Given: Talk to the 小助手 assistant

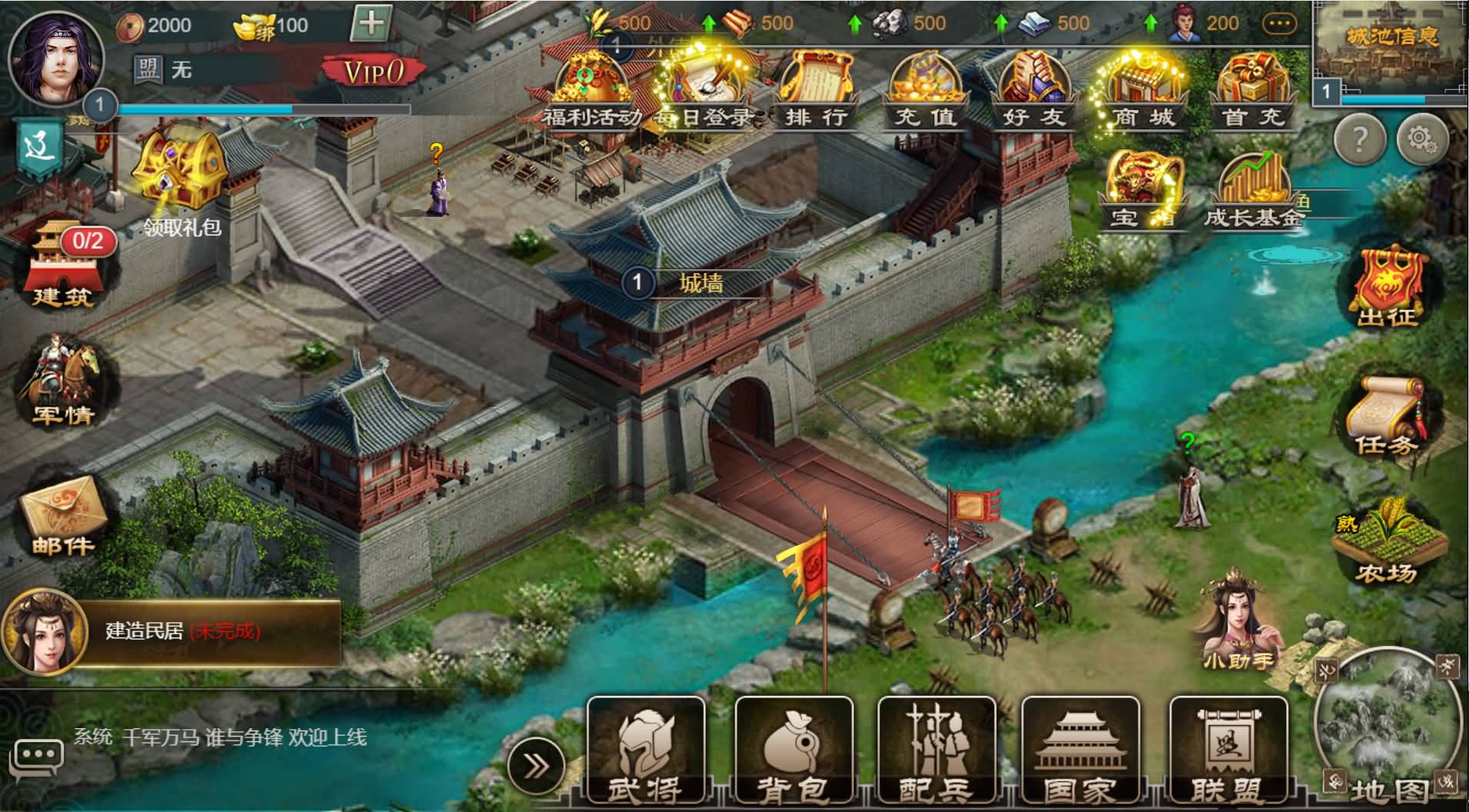Looking at the screenshot, I should pos(1237,619).
